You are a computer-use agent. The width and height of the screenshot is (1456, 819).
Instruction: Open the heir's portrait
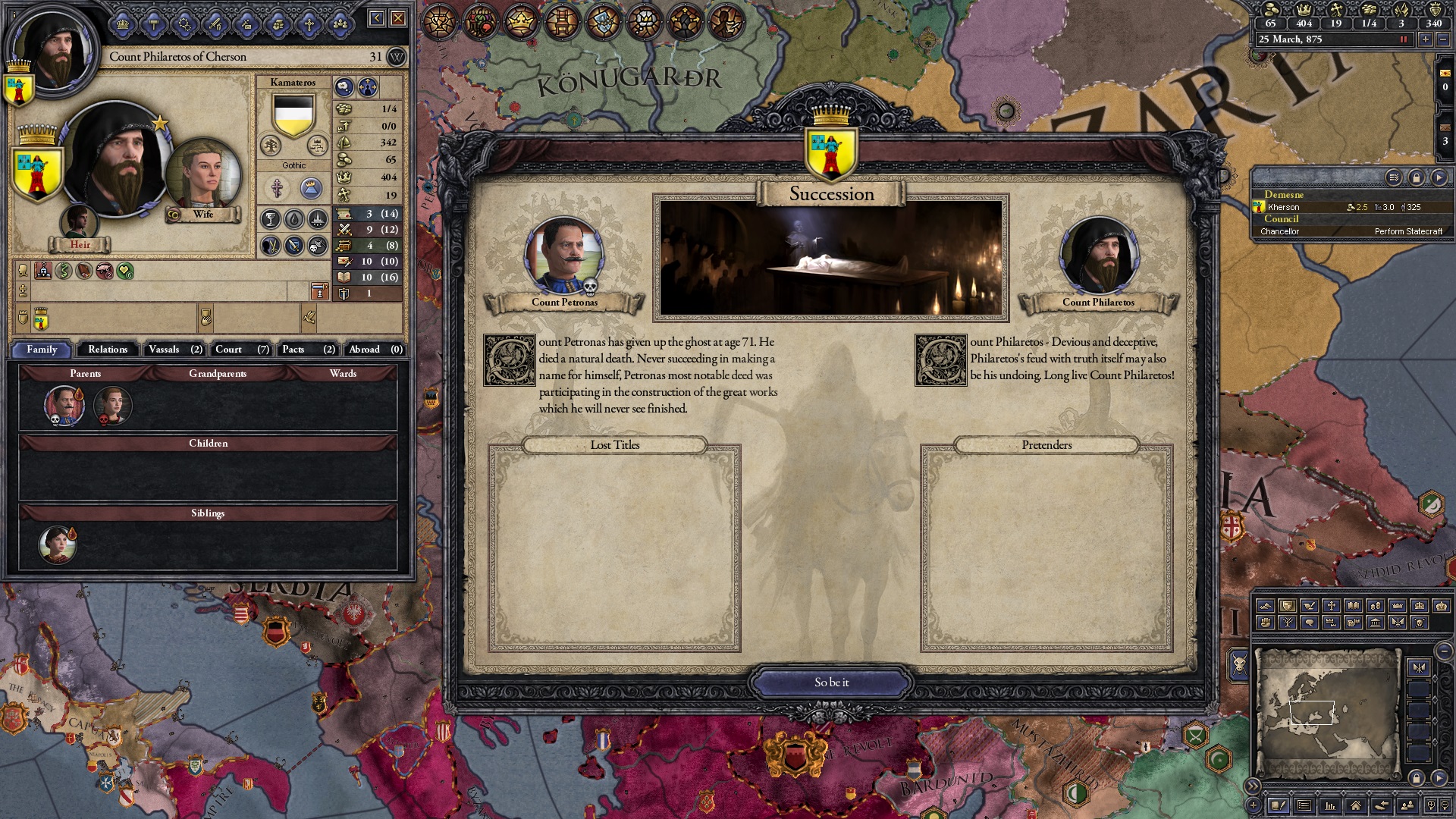[x=79, y=221]
